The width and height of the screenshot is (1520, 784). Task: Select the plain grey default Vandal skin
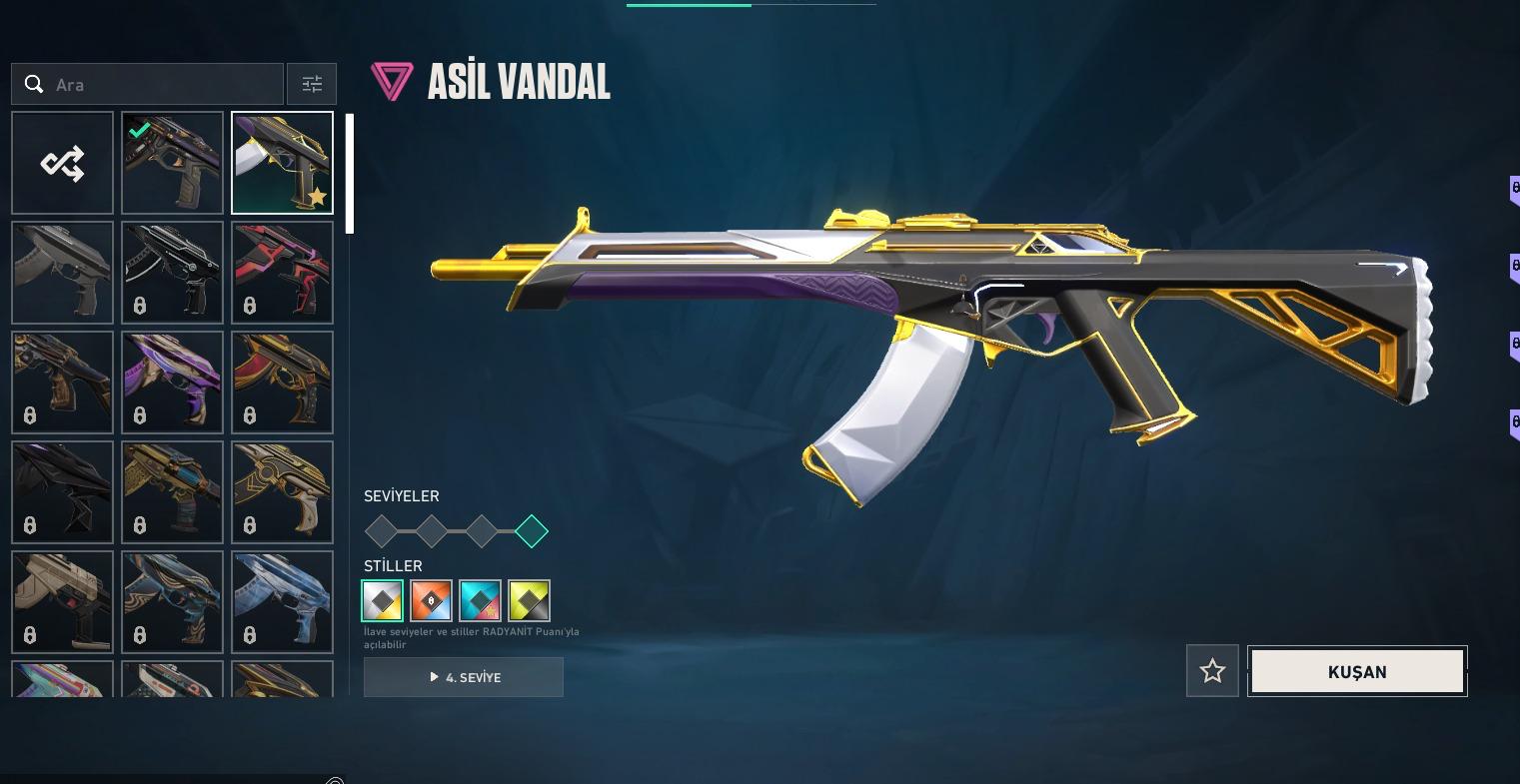point(62,273)
